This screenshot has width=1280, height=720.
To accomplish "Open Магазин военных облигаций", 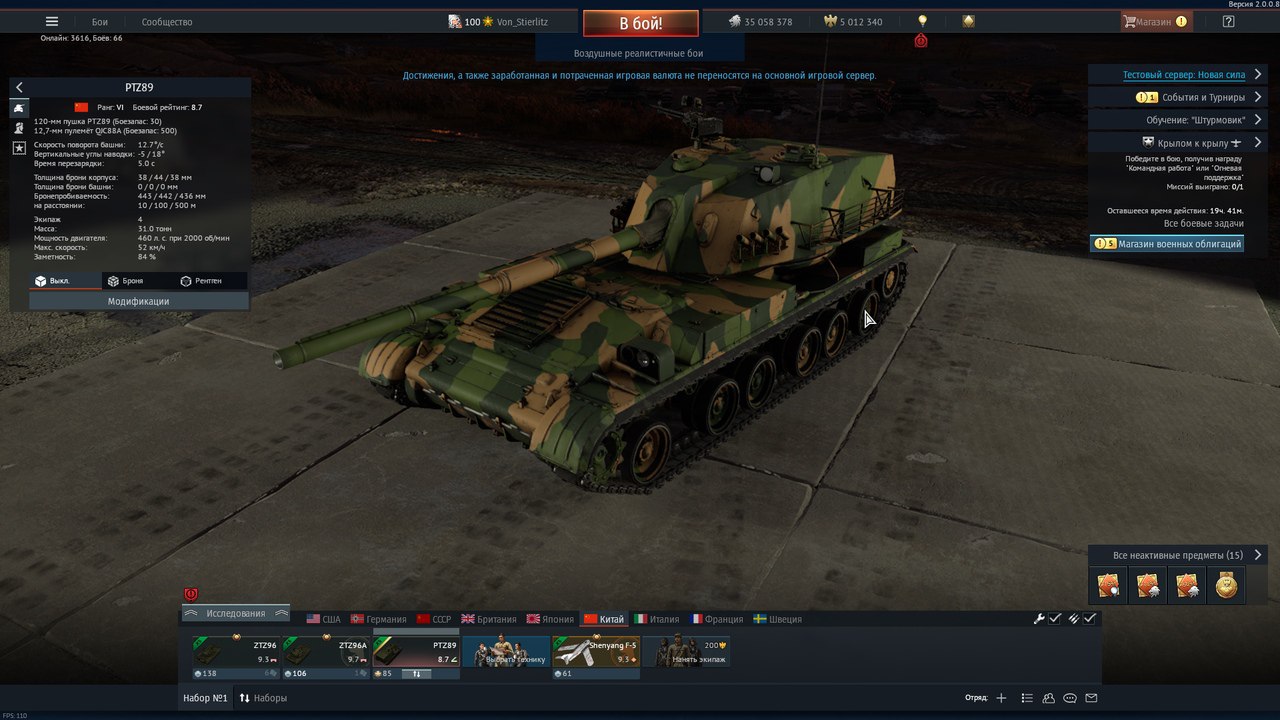I will click(1167, 244).
